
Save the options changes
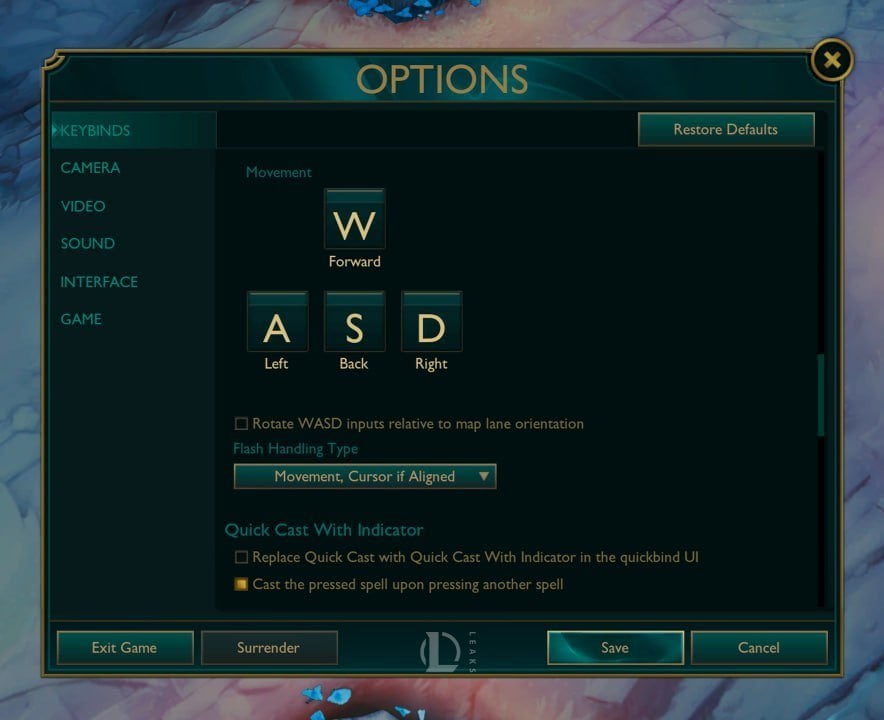click(614, 647)
